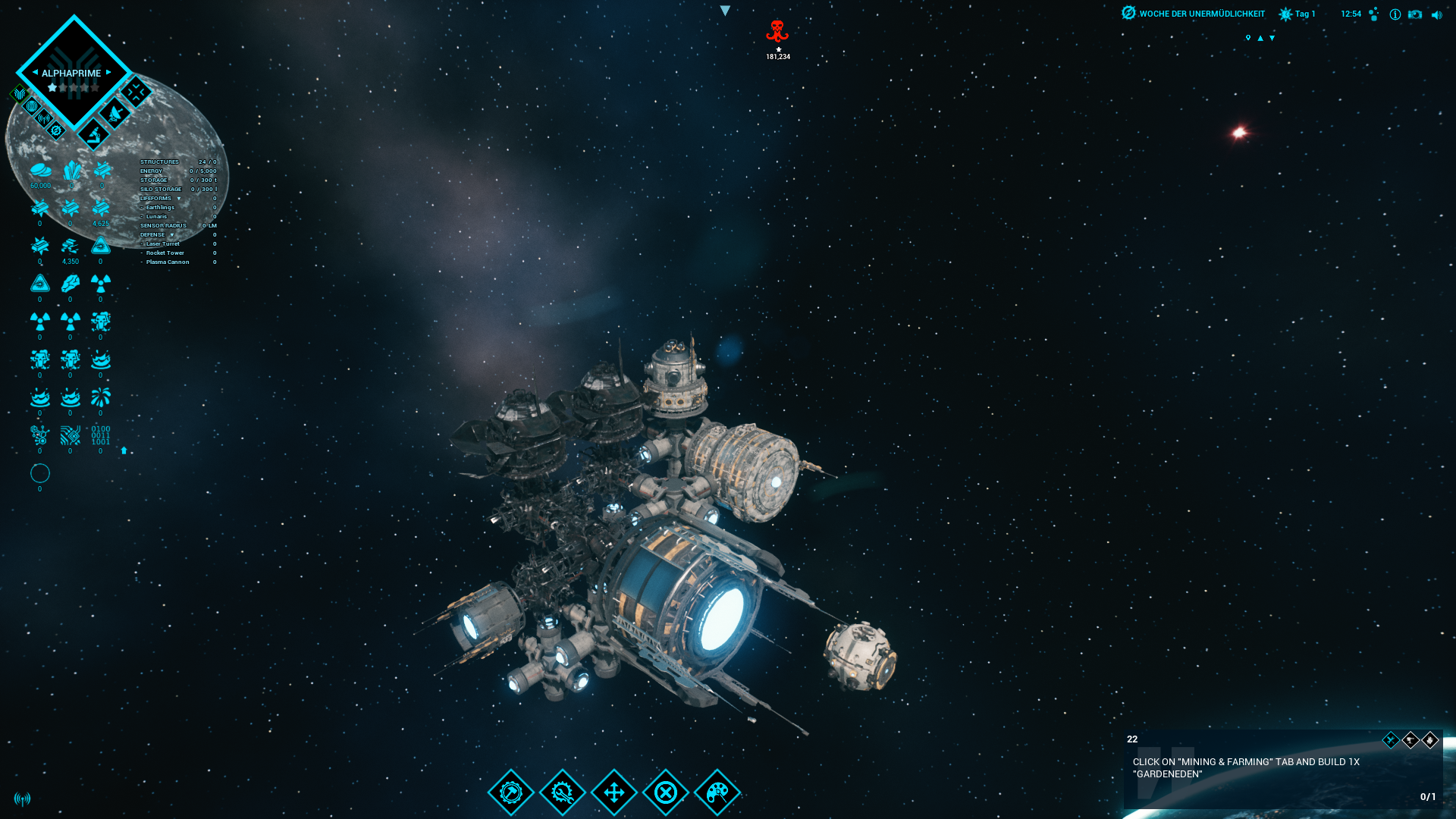The width and height of the screenshot is (1456, 819).
Task: Expand the Lifeforms dropdown arrow
Action: pos(179,199)
